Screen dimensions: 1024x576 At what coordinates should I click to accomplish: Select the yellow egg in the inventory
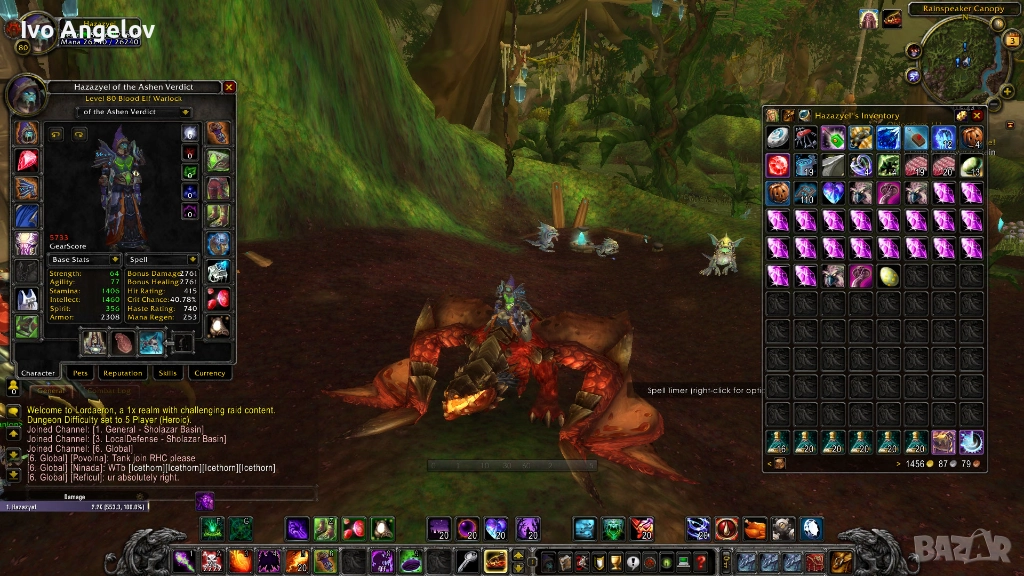[888, 275]
